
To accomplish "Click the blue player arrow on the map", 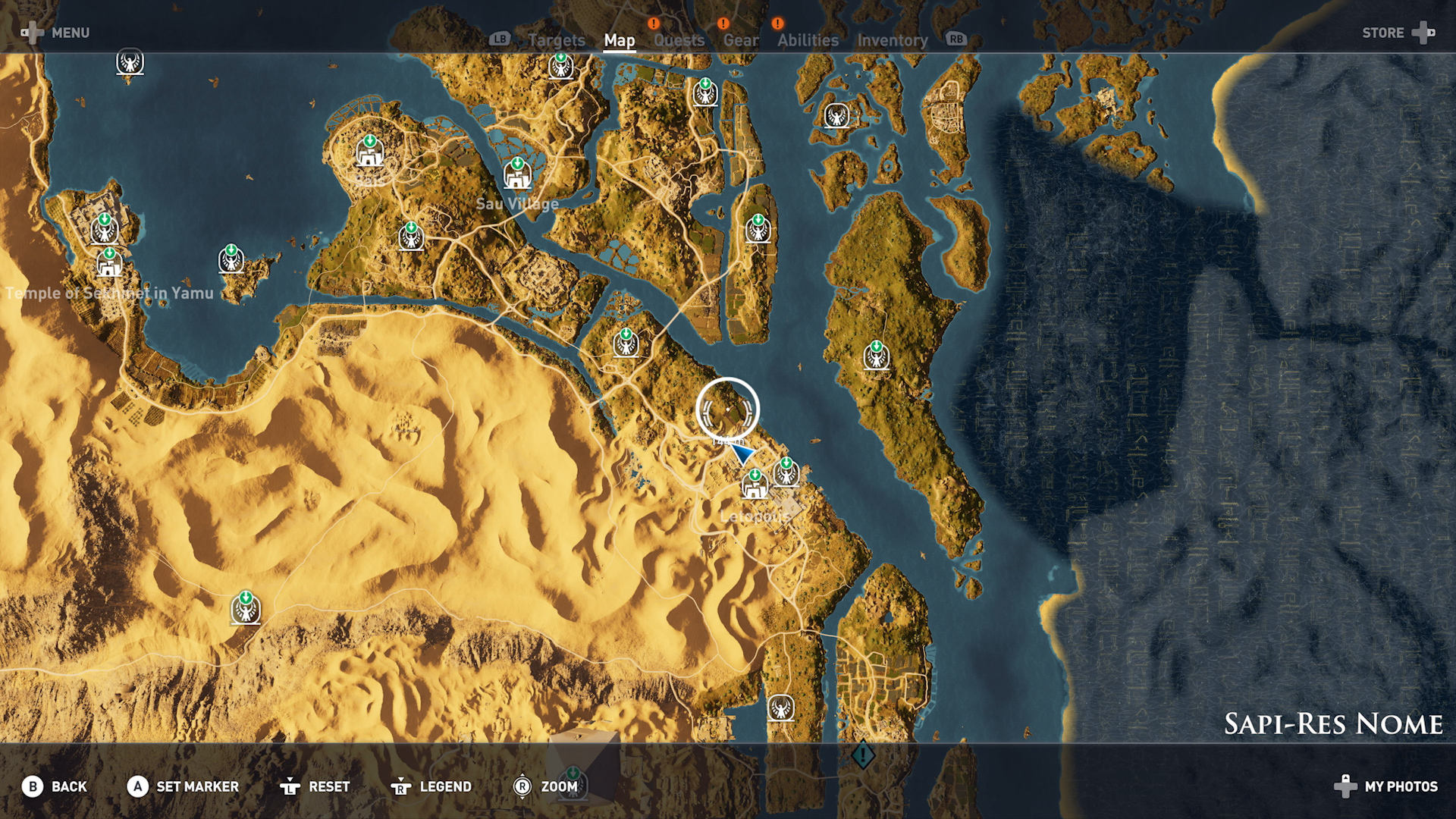I will click(741, 453).
